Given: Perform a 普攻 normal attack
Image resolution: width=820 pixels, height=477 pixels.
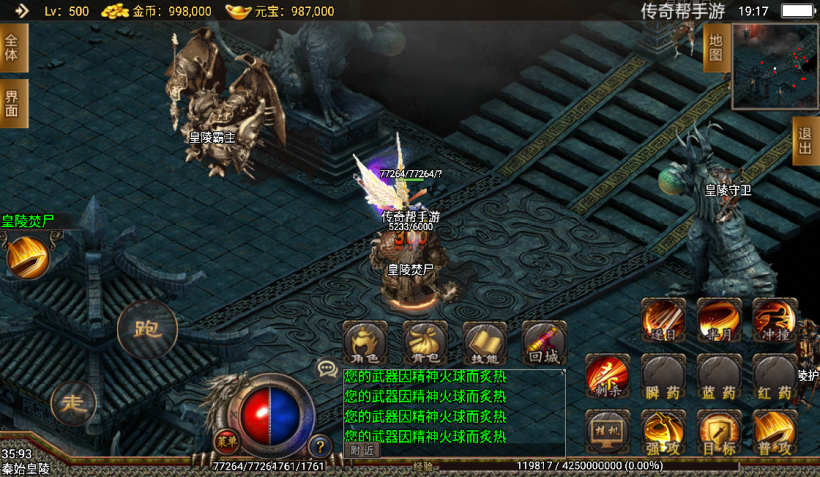Looking at the screenshot, I should pos(774,432).
